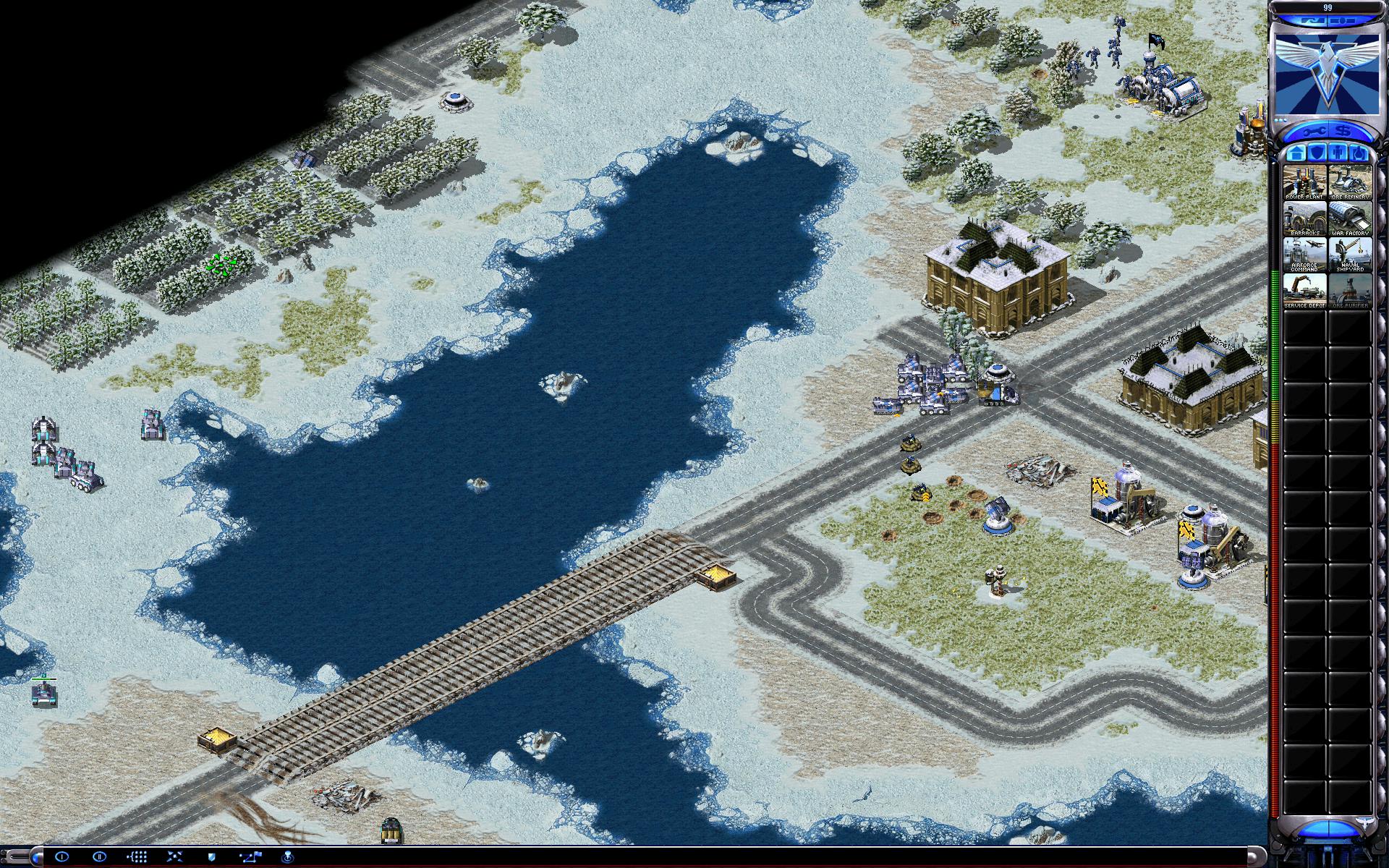Build a Power Plant from the sidebar

pos(1304,182)
